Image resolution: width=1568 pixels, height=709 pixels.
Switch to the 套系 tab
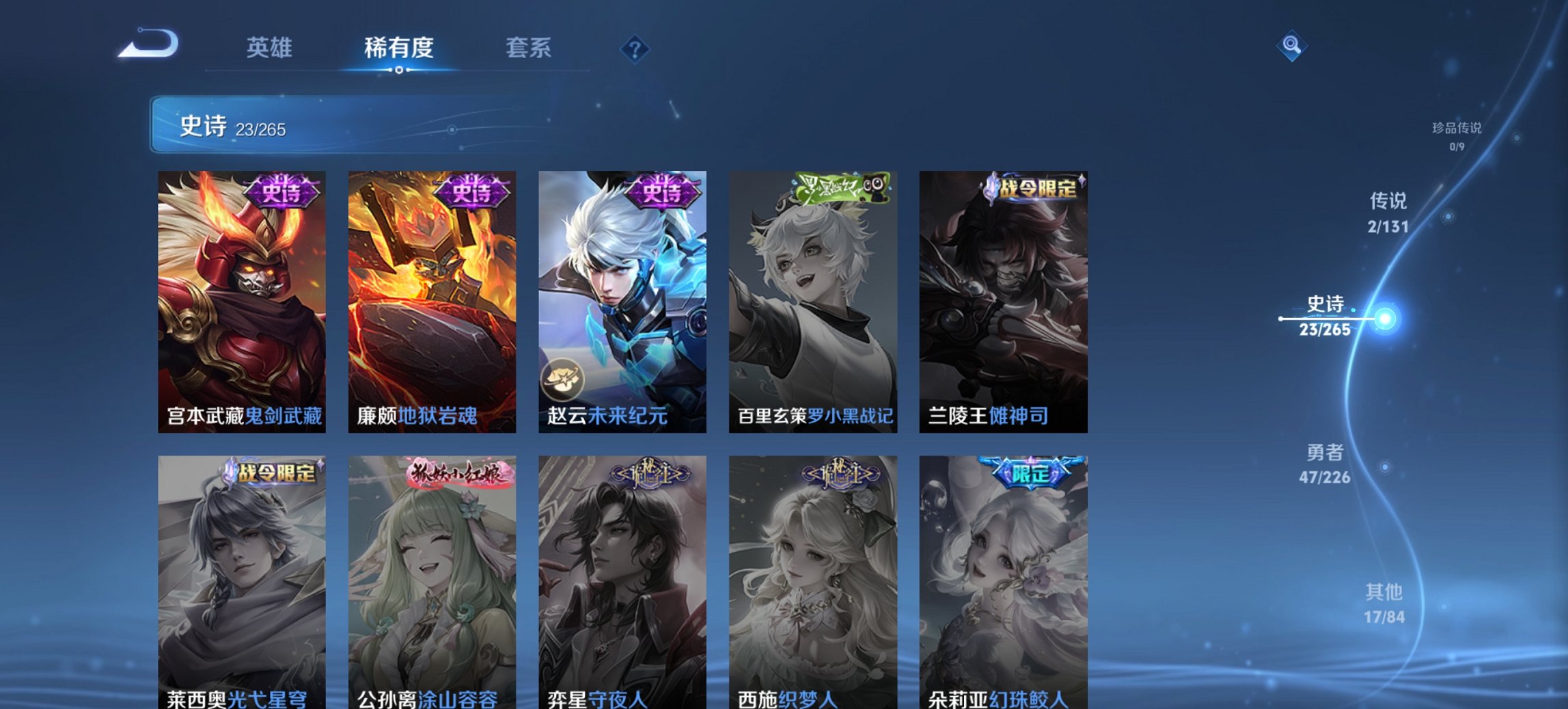[528, 48]
